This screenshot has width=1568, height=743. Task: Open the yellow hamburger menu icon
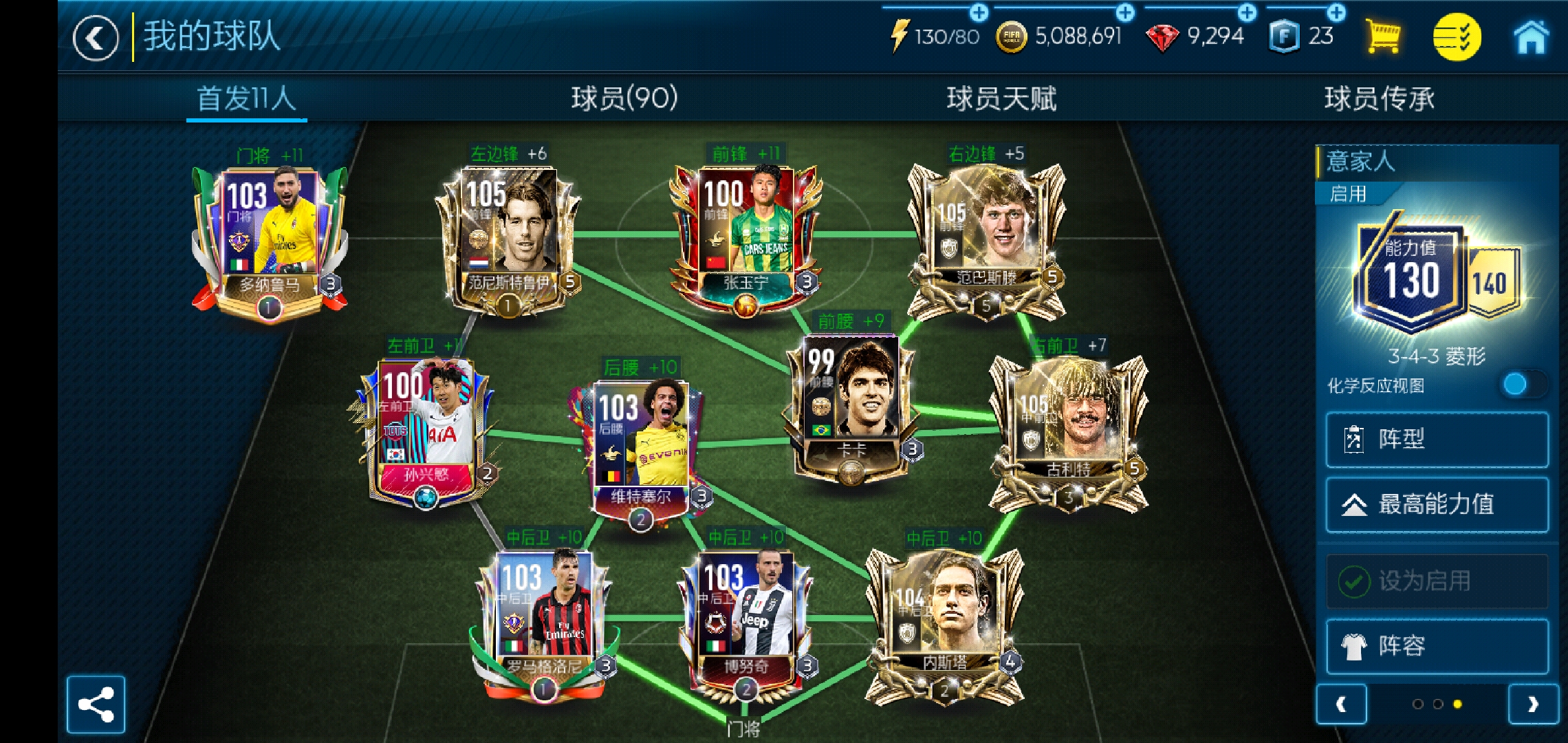point(1457,39)
